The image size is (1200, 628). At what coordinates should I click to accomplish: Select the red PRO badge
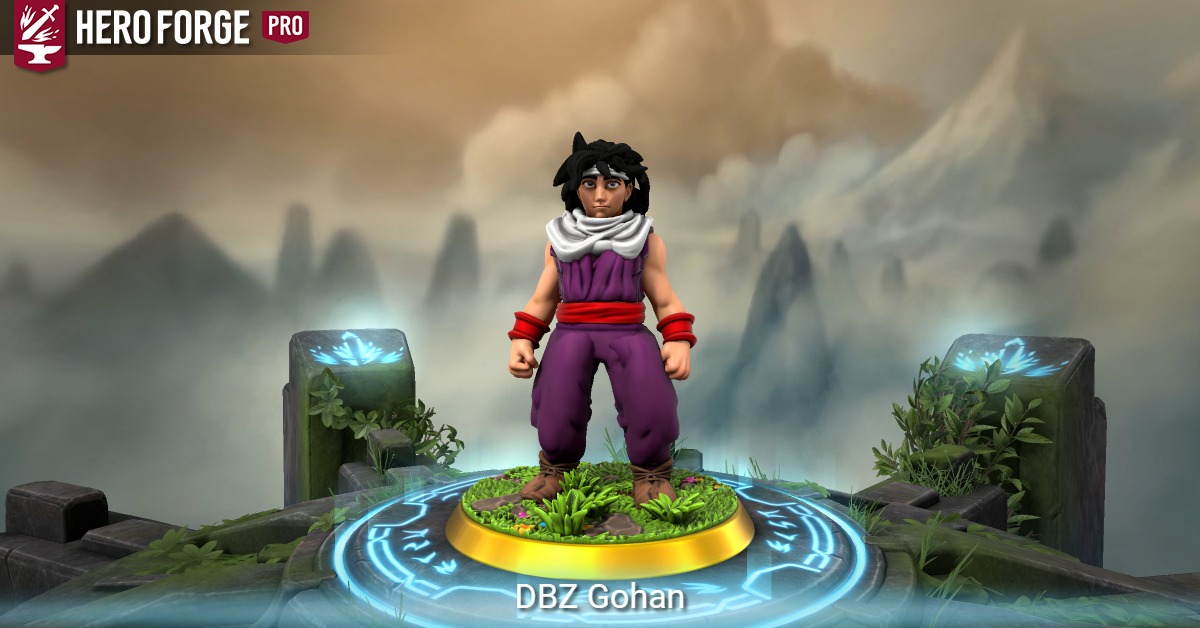click(x=285, y=27)
